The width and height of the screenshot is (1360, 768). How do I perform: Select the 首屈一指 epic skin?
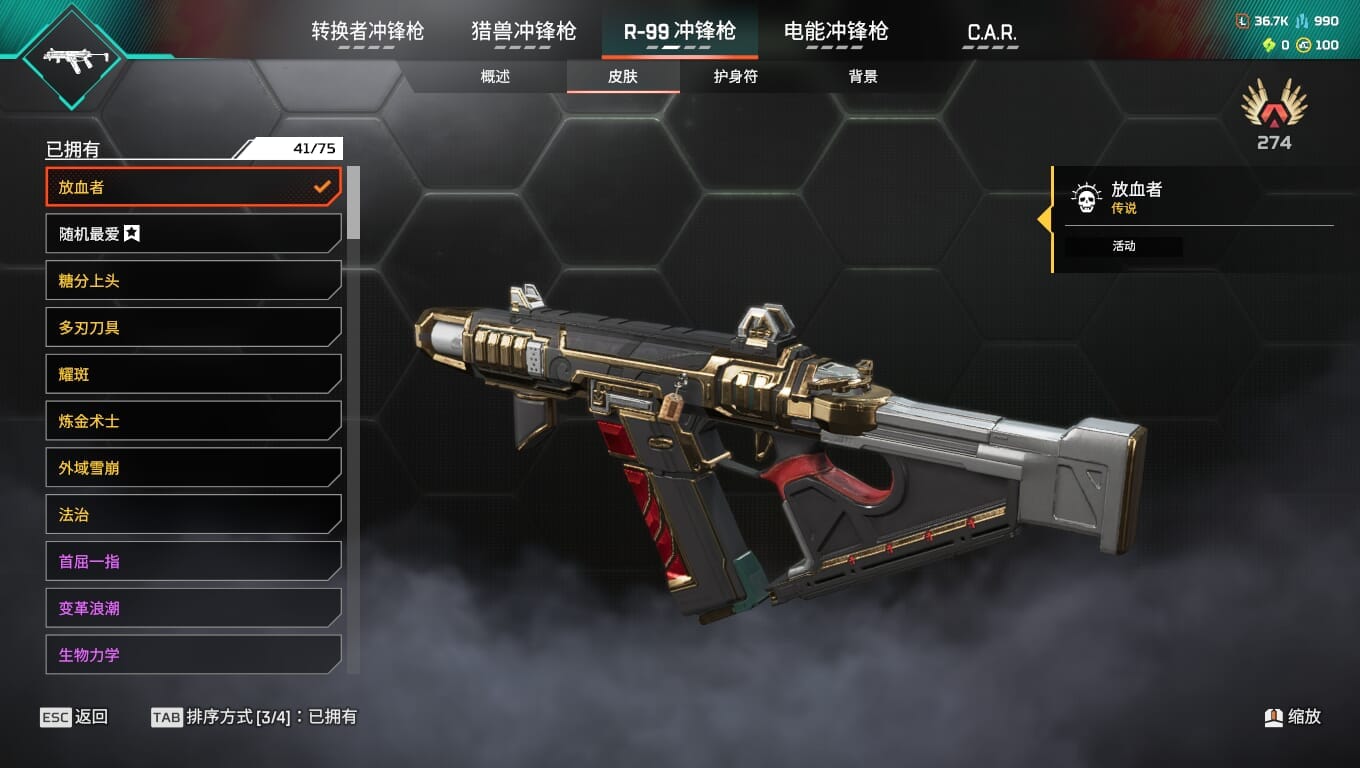193,561
